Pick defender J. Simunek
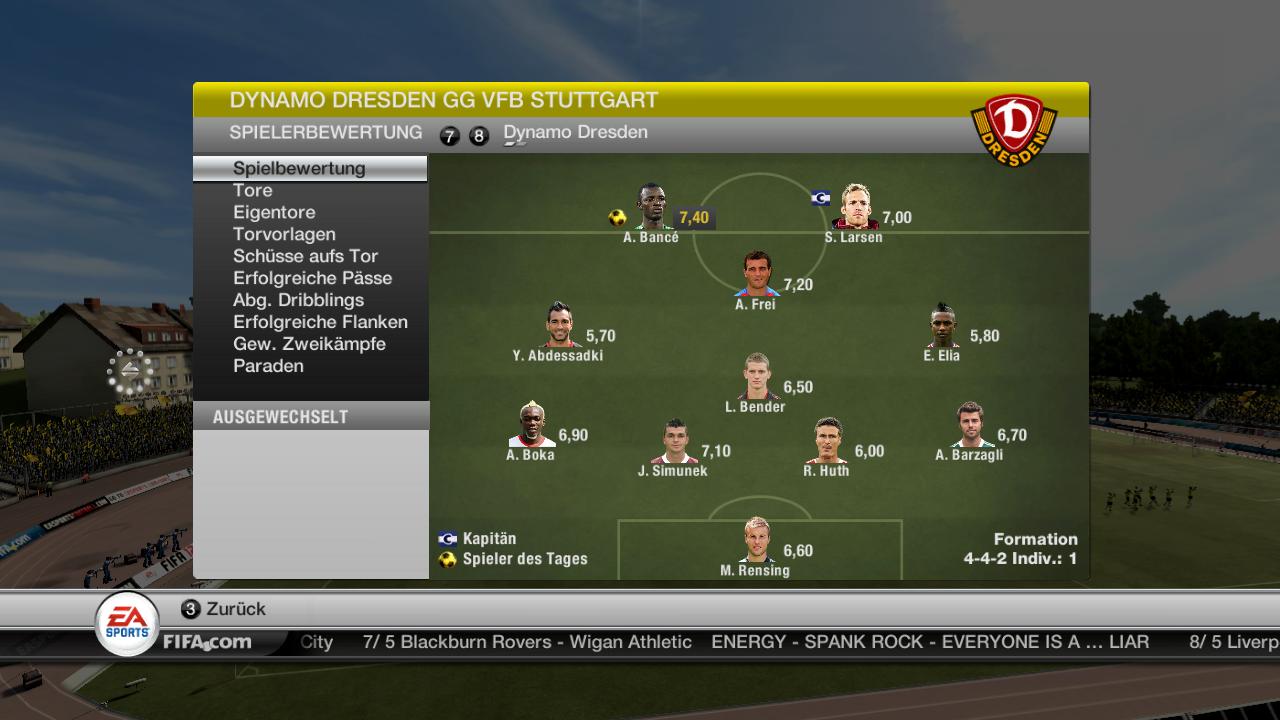The height and width of the screenshot is (720, 1280). (674, 442)
